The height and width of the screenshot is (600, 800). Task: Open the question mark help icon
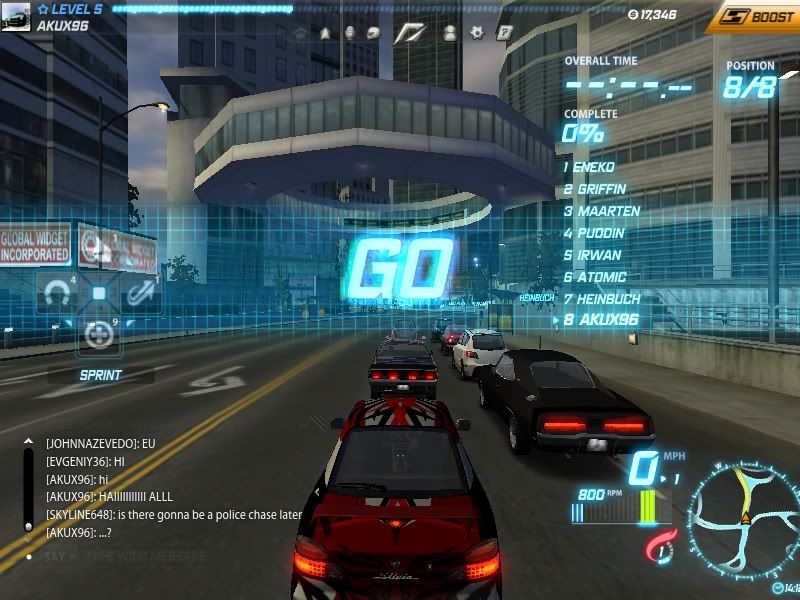coord(505,32)
